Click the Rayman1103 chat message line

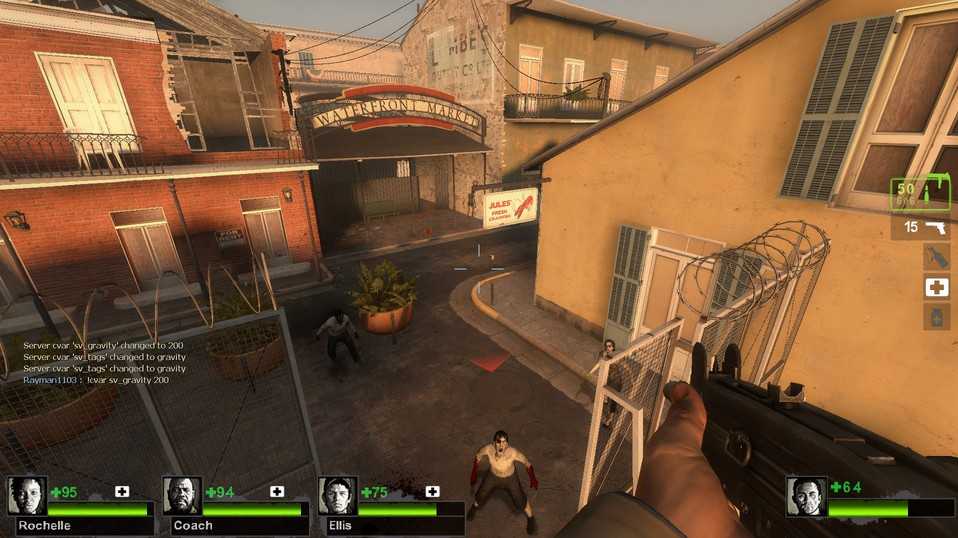click(x=97, y=380)
